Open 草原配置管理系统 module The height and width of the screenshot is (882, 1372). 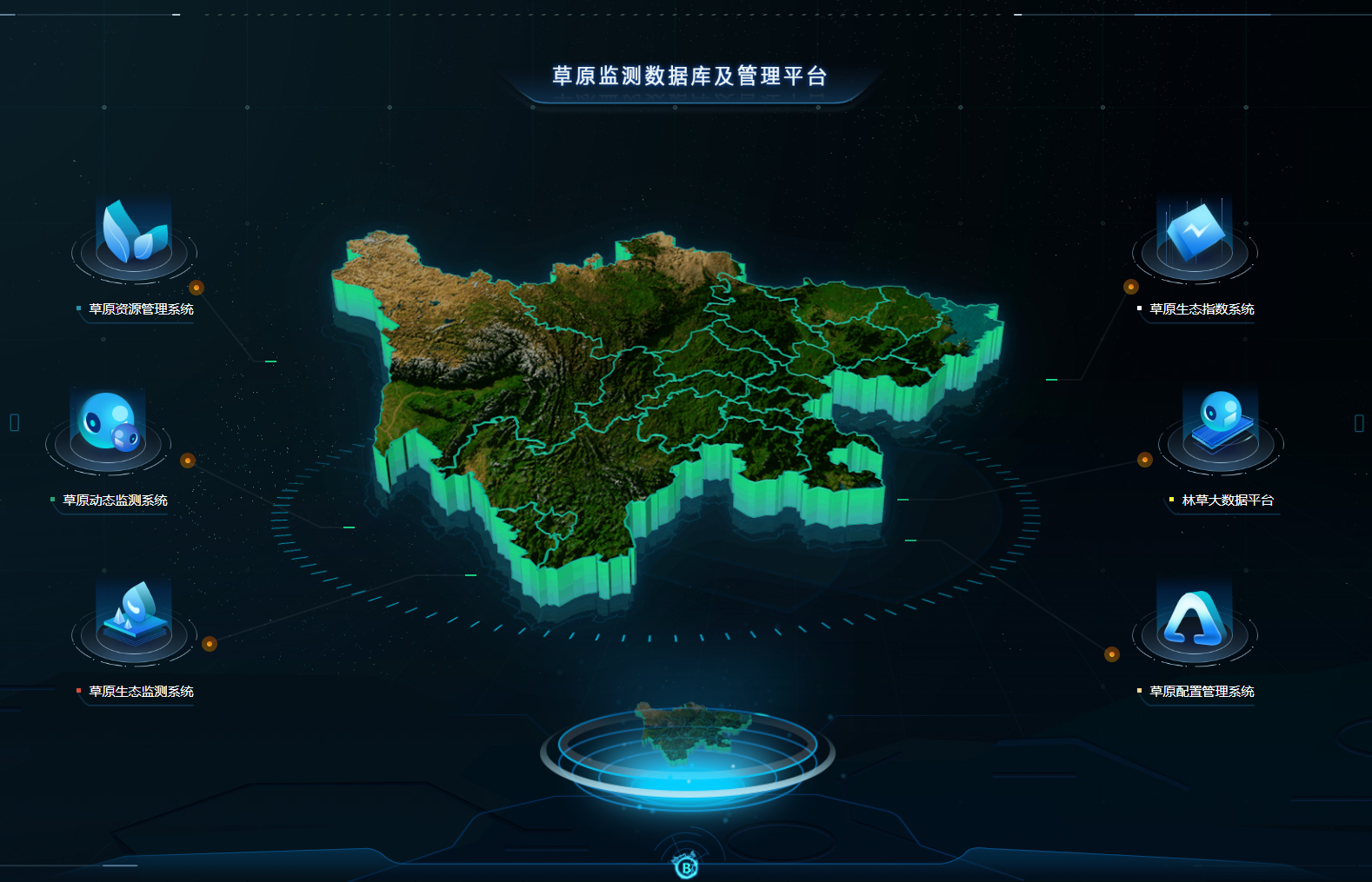(x=1201, y=692)
